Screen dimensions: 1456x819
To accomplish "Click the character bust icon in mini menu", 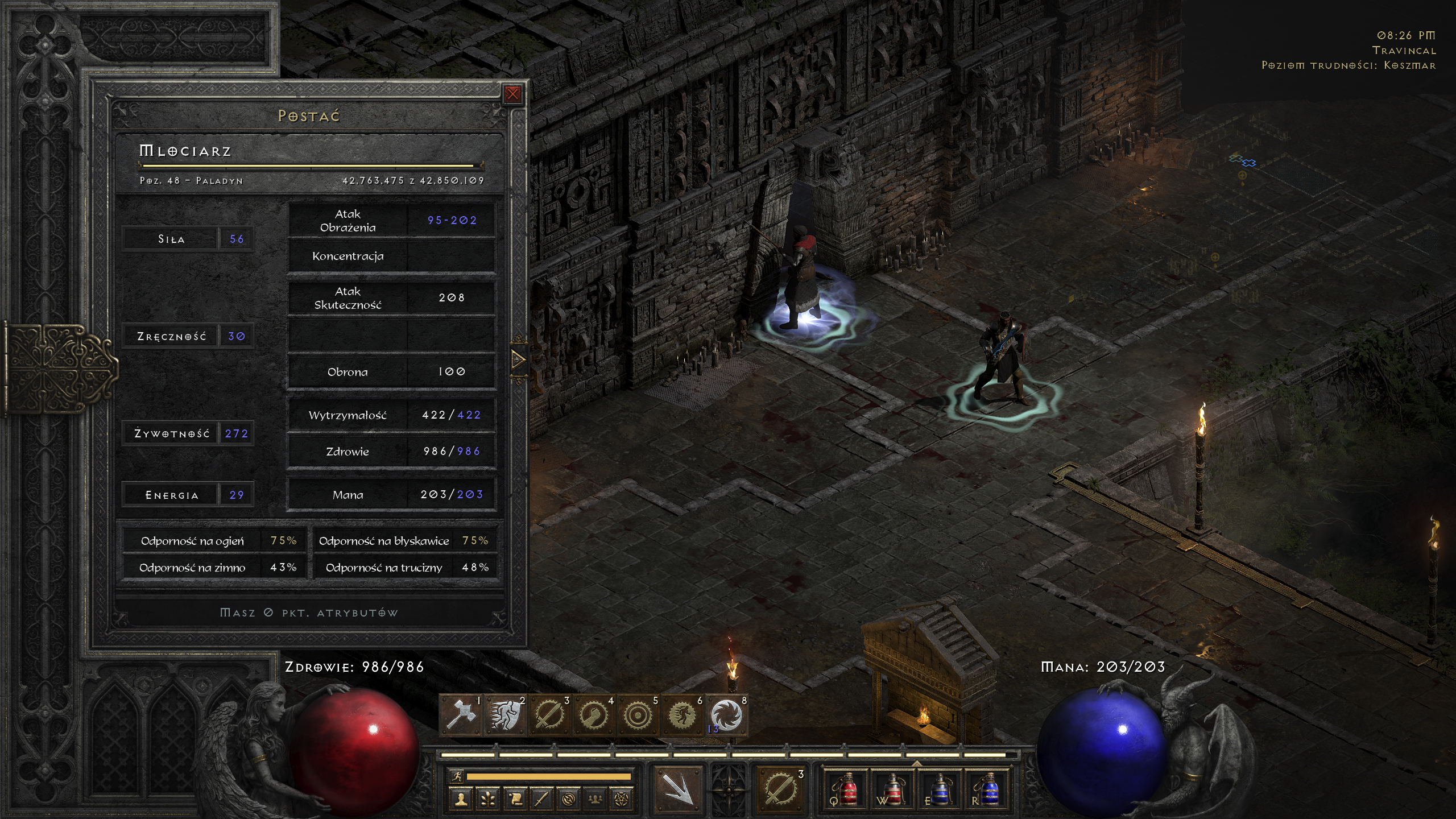I will [461, 799].
